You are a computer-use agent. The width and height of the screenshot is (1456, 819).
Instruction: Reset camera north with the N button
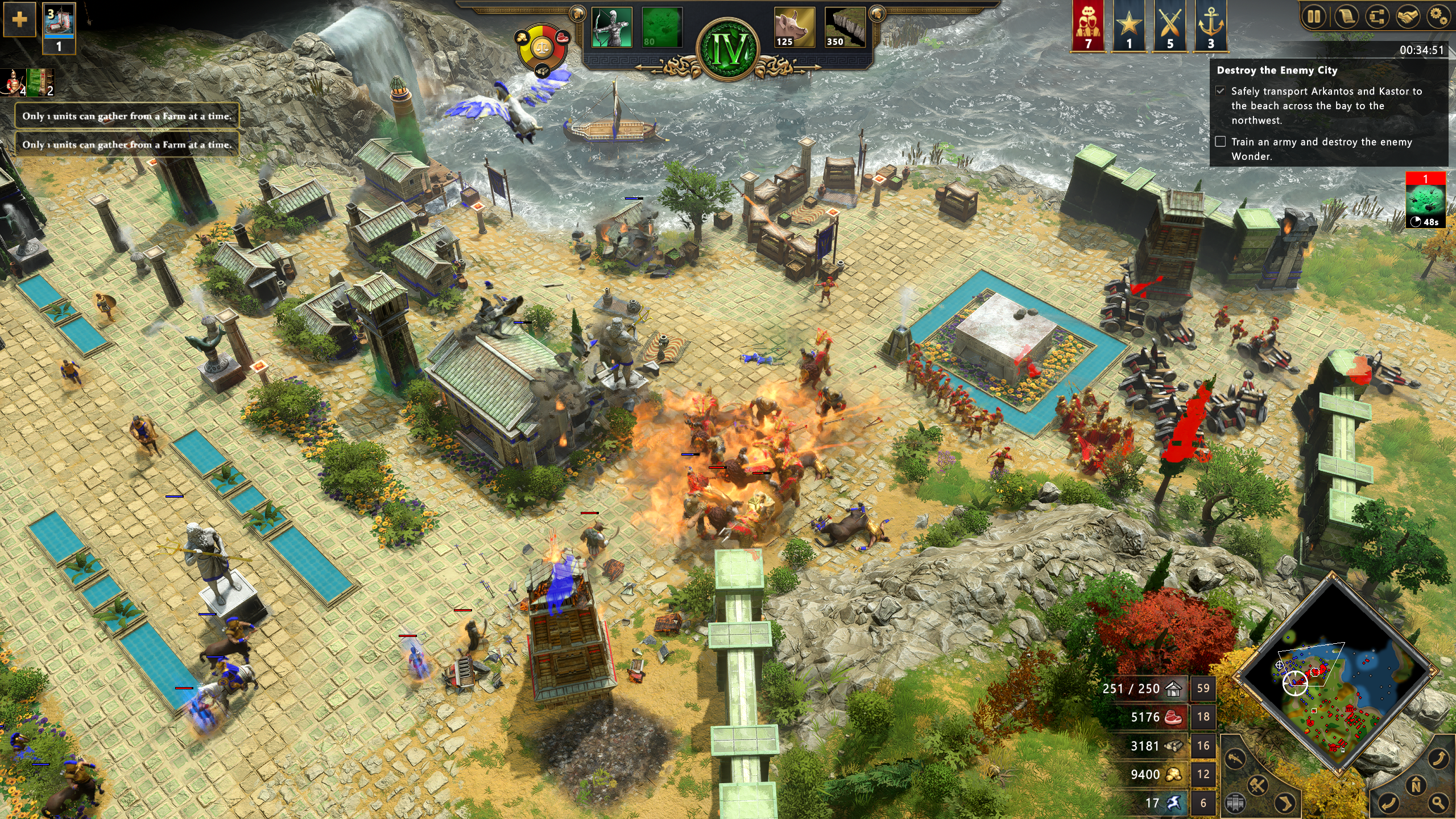tap(1416, 787)
